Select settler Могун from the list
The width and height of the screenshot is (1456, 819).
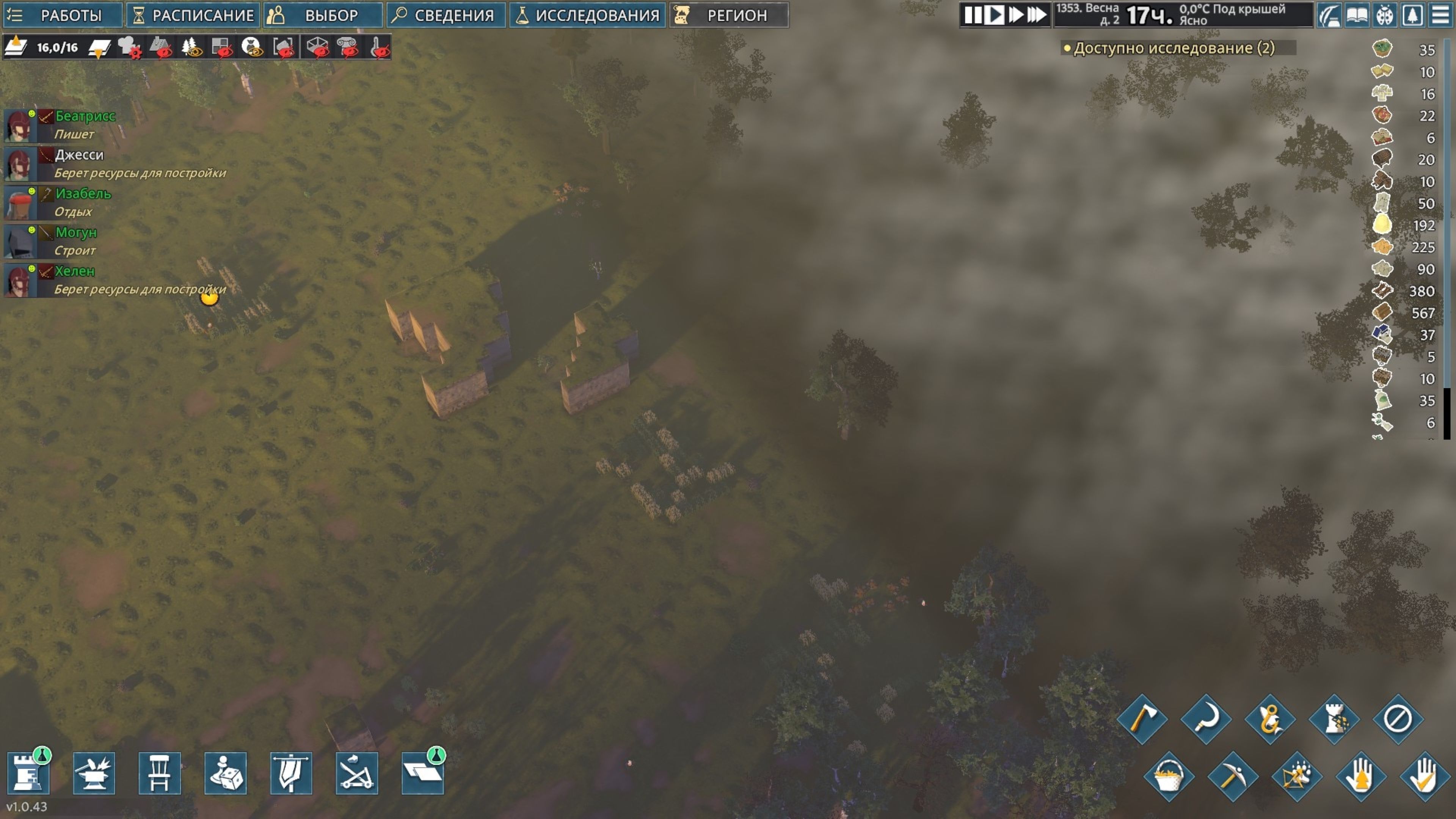coord(76,233)
